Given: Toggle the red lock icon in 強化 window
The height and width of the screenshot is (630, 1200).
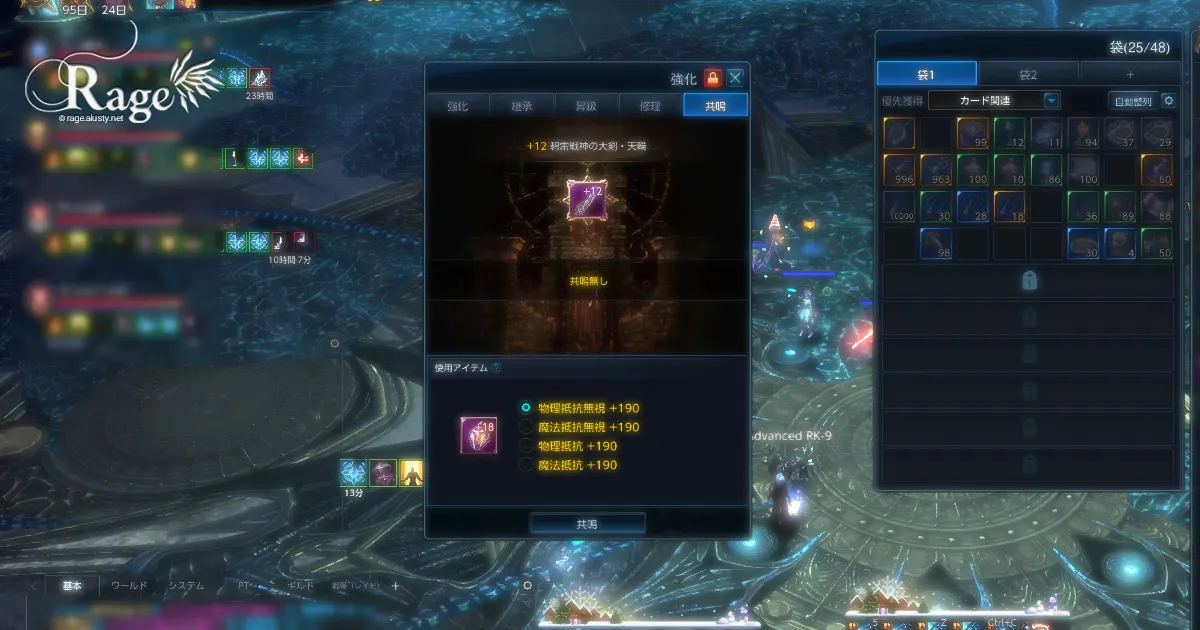Looking at the screenshot, I should pyautogui.click(x=712, y=78).
